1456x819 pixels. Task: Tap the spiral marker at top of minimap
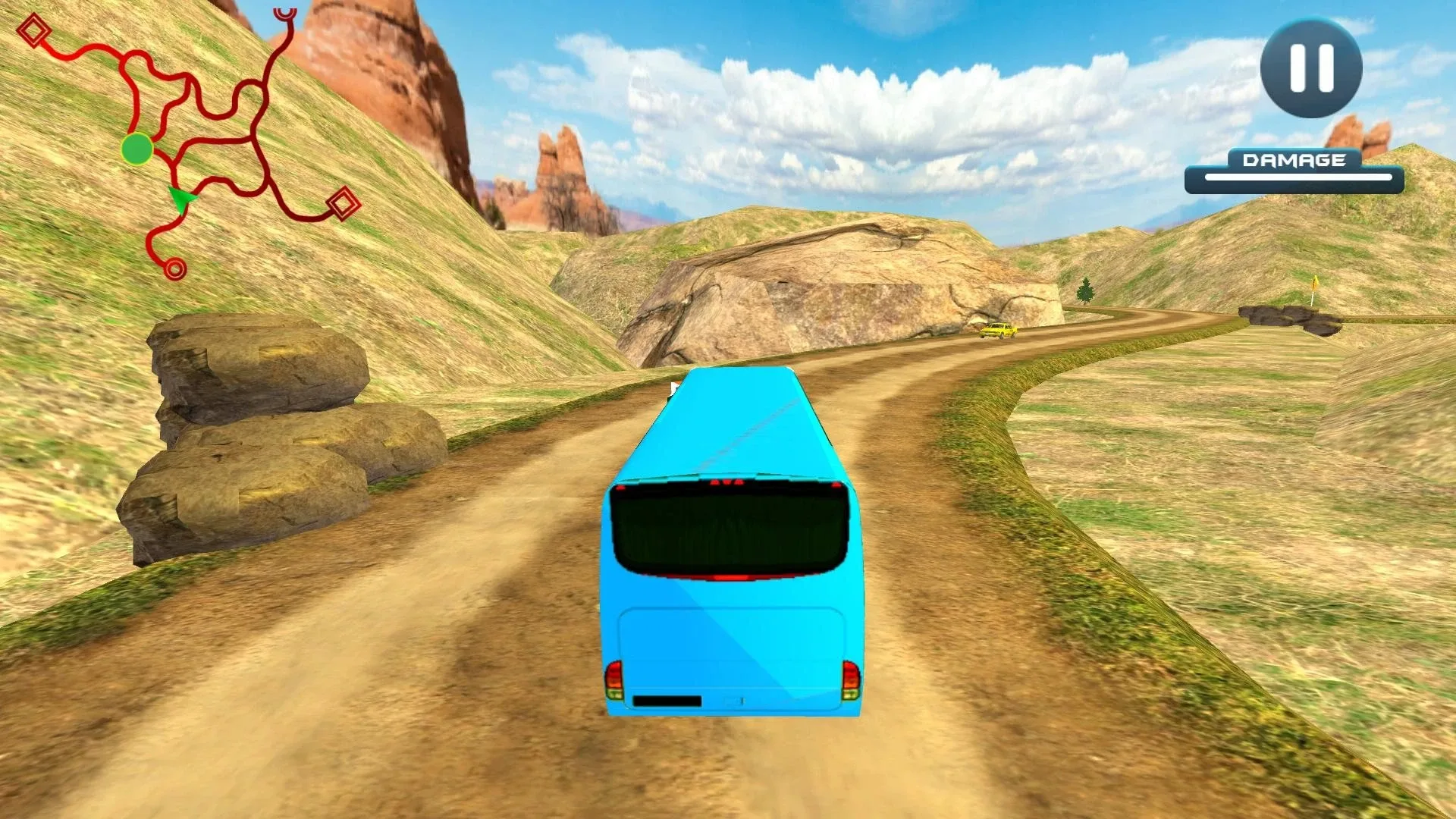click(x=284, y=14)
